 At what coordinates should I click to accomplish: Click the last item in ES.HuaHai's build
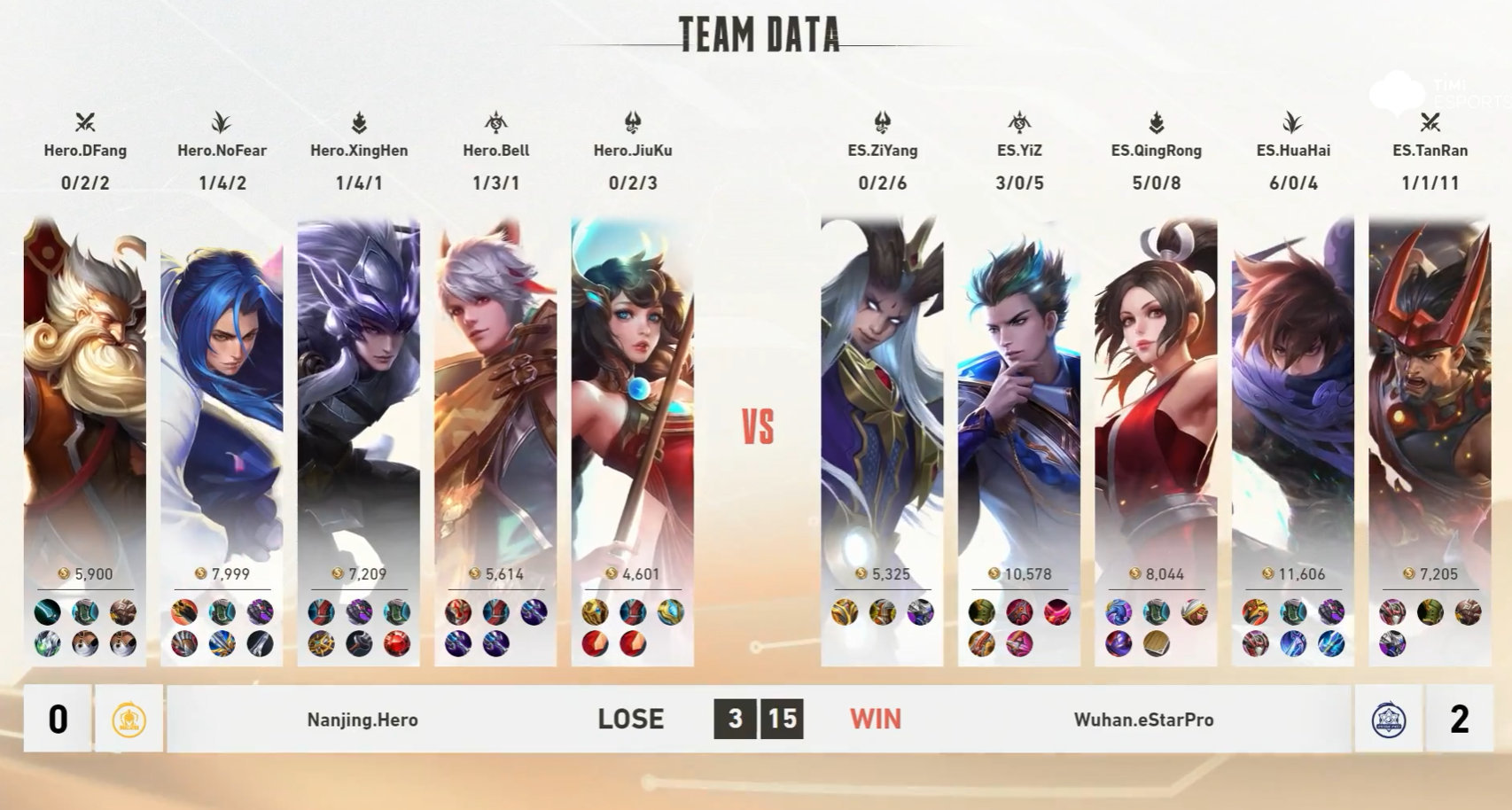point(1331,644)
